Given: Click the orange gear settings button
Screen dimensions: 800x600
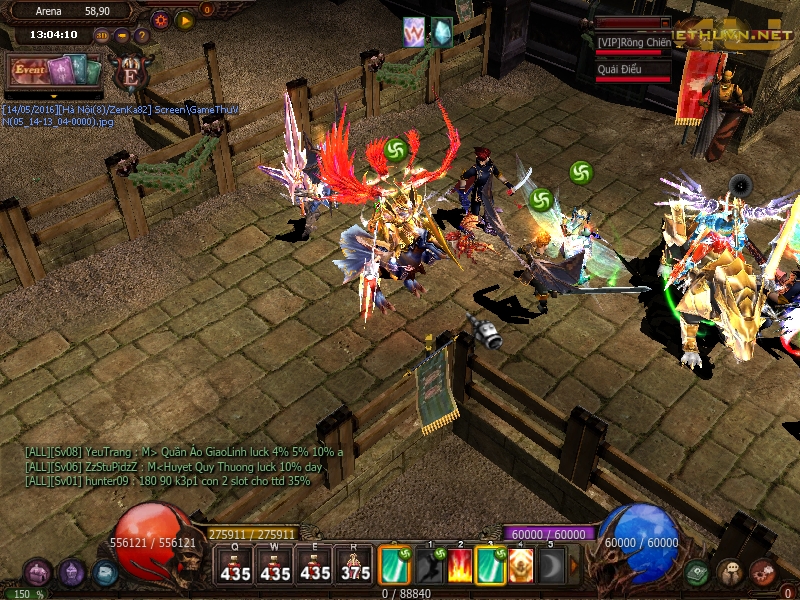Looking at the screenshot, I should (x=160, y=19).
